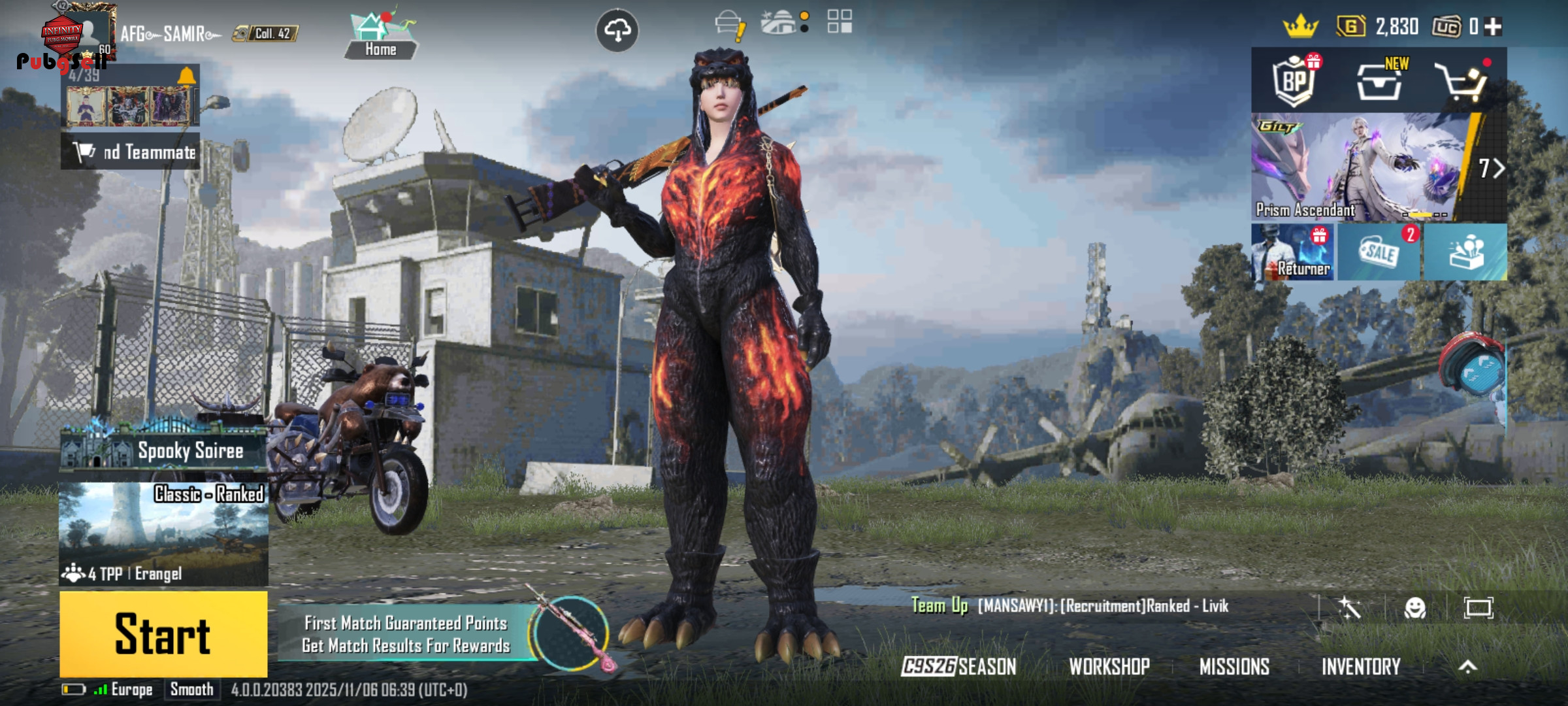This screenshot has height=706, width=1568.
Task: Open the BP Royale Pass icon
Action: (x=1294, y=81)
